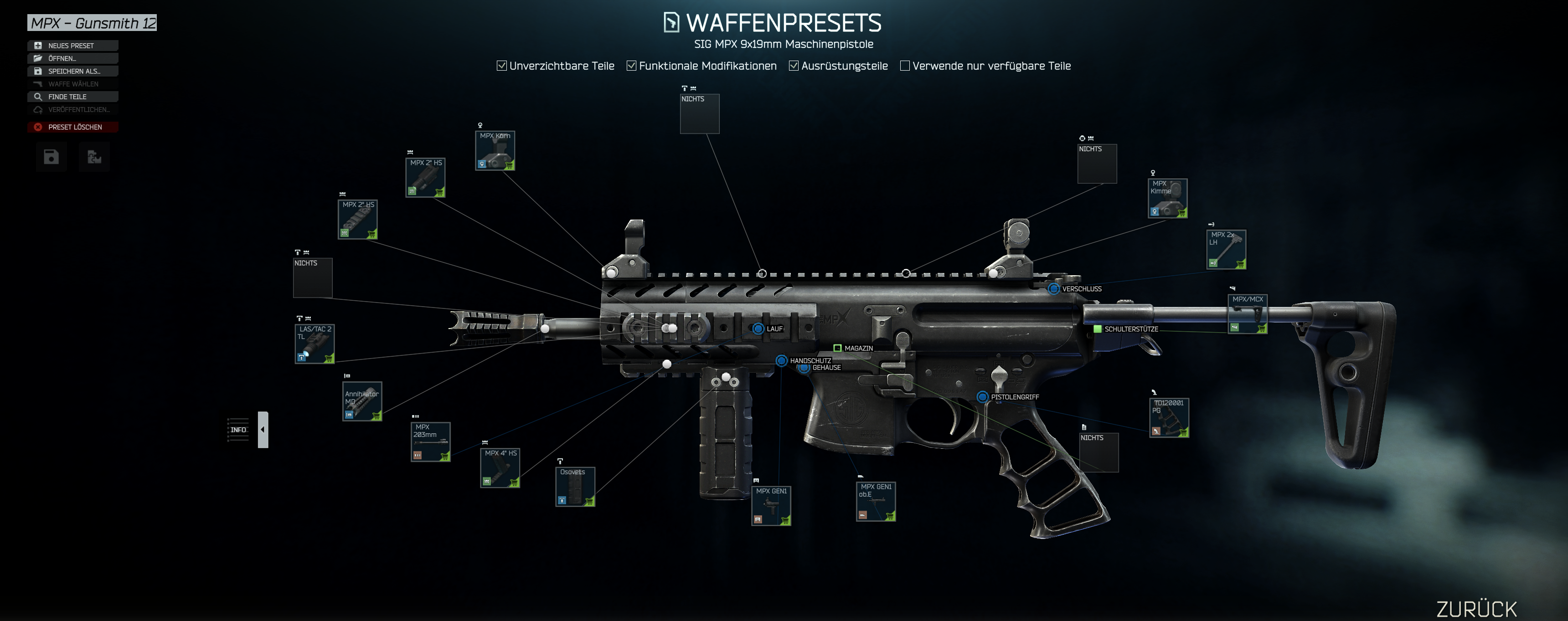Screen dimensions: 1568x621
Task: Create a new preset with Neues Preset
Action: [x=72, y=46]
